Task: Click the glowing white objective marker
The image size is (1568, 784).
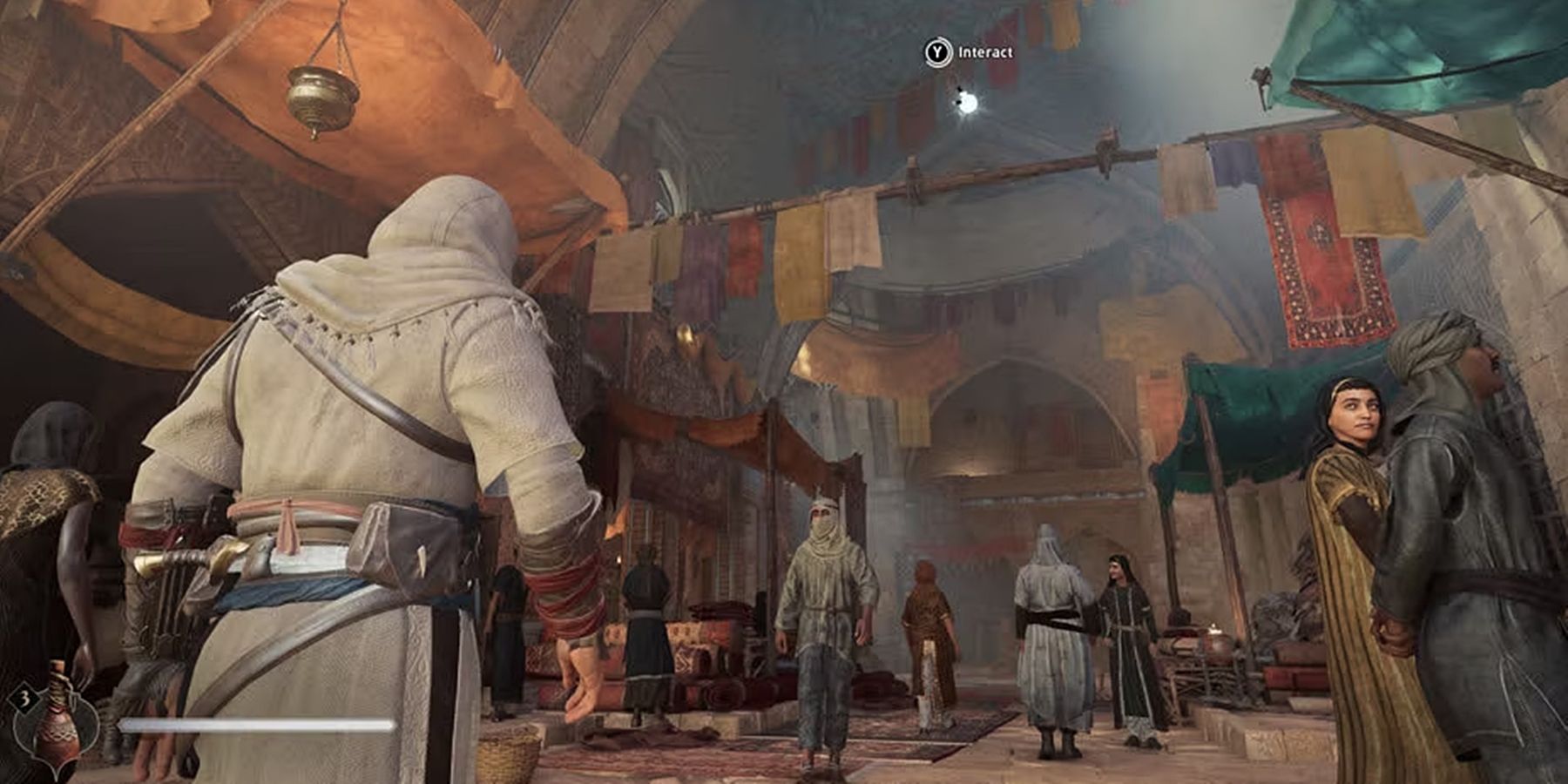Action: [x=969, y=104]
